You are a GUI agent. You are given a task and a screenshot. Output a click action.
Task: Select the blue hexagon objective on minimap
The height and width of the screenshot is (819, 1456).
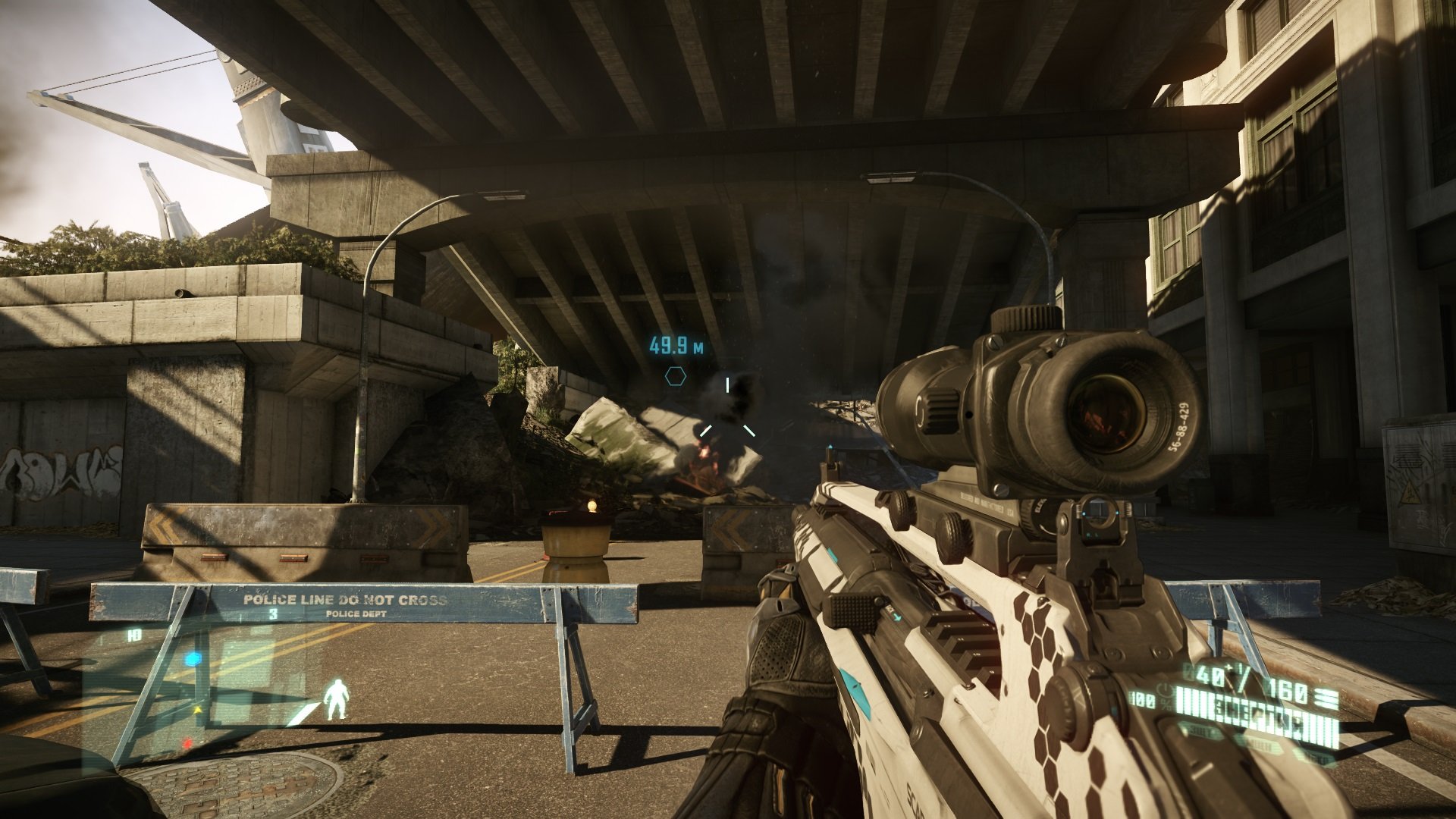coord(194,659)
